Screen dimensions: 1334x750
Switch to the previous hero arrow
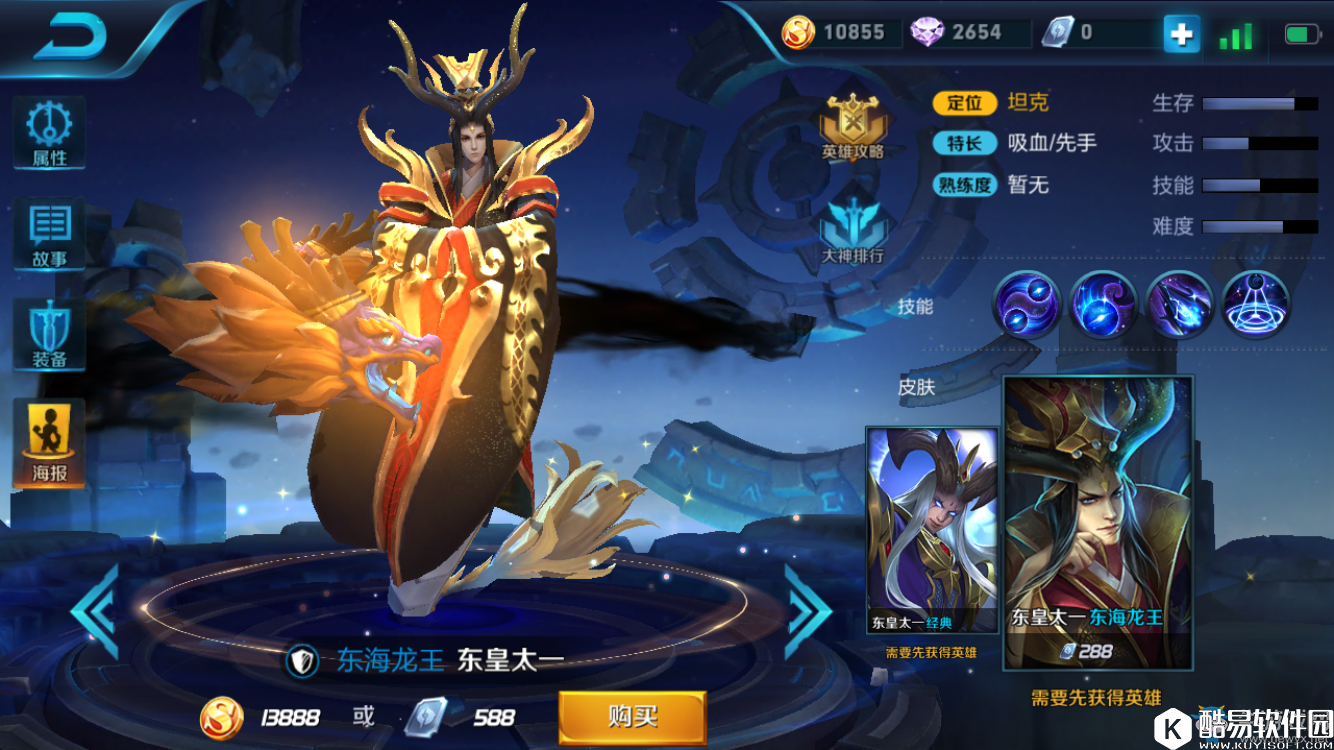95,611
